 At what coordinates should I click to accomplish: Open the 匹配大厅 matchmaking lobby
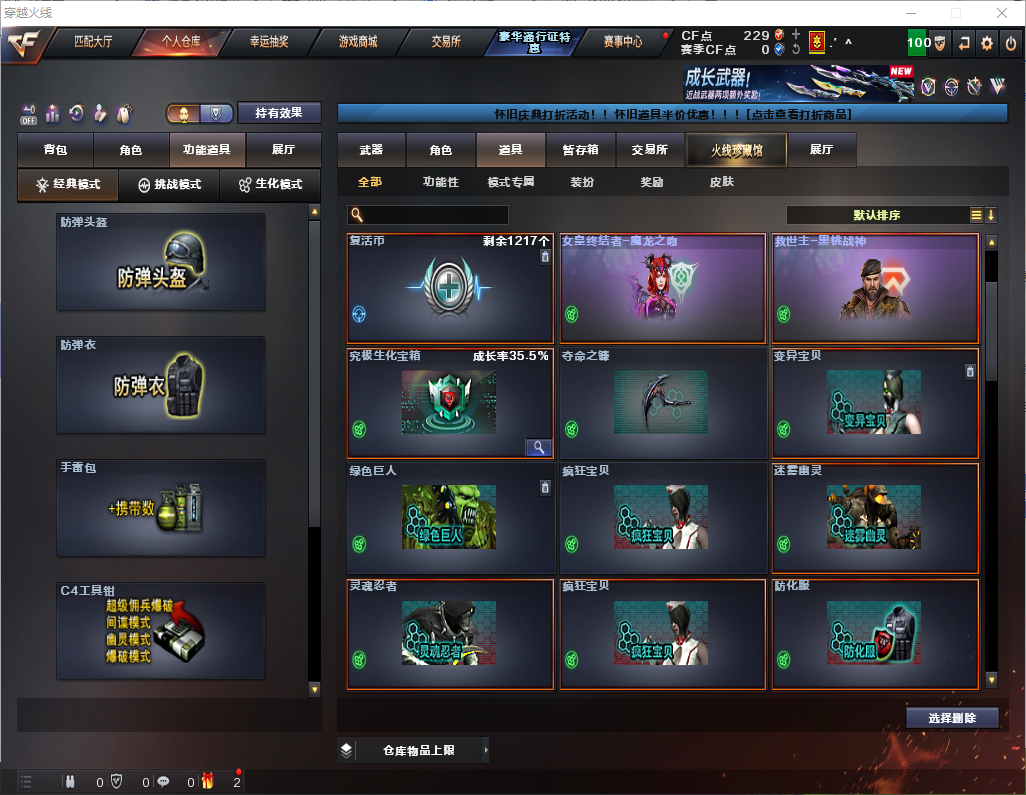pyautogui.click(x=95, y=42)
